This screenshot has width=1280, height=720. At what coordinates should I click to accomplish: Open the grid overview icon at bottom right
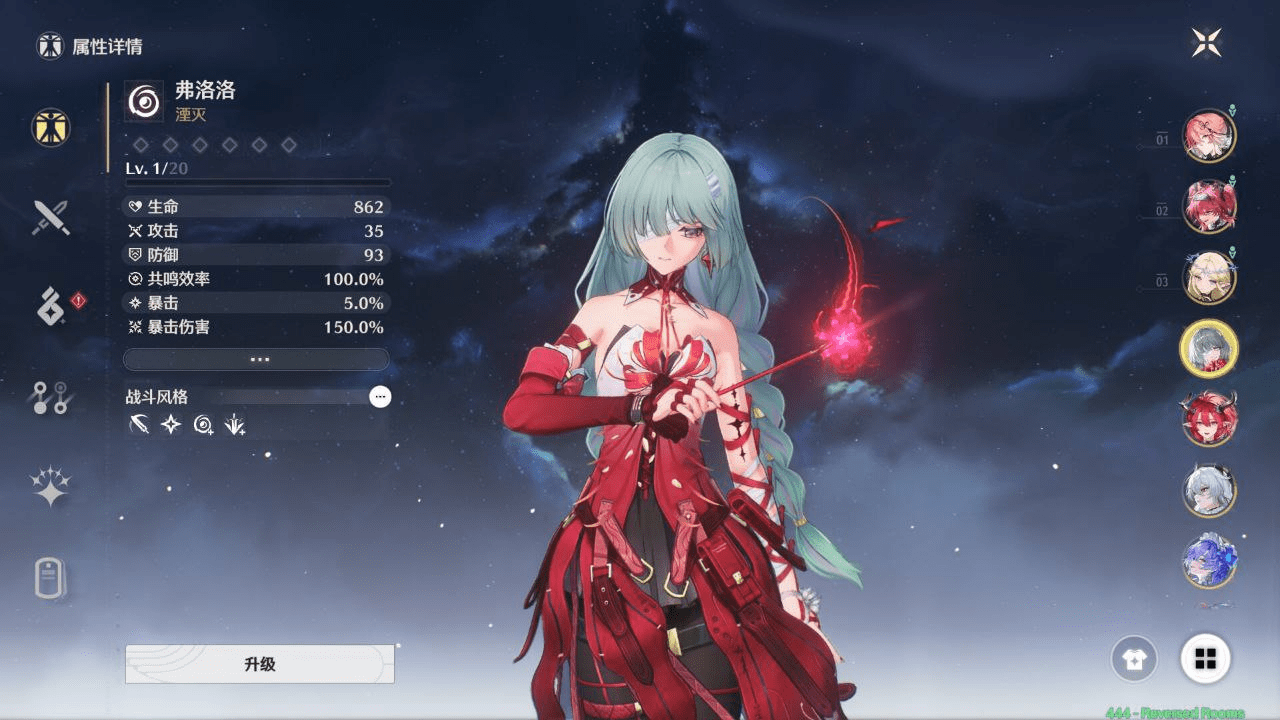pos(1206,660)
